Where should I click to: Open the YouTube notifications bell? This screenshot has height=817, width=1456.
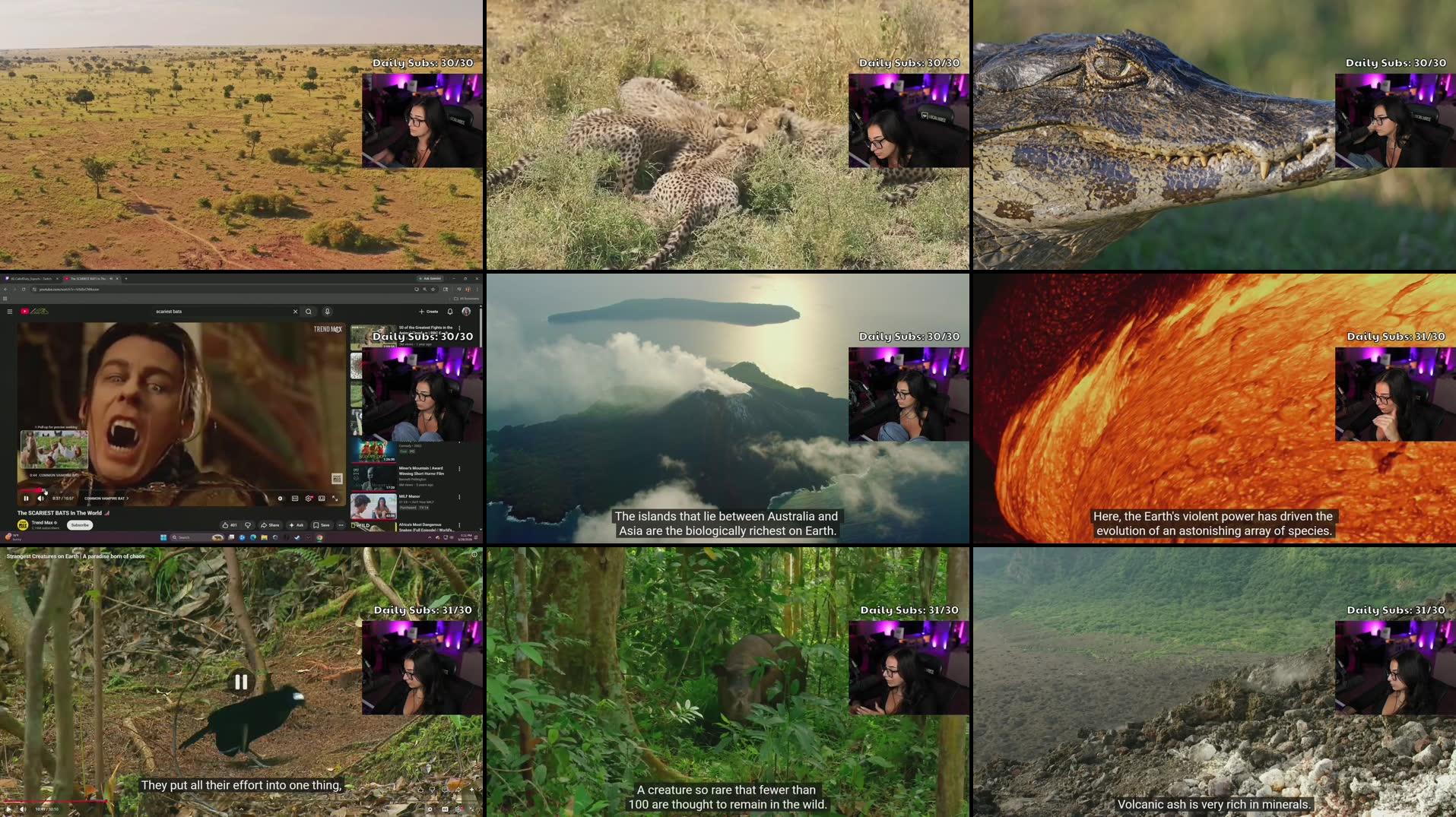coord(450,312)
